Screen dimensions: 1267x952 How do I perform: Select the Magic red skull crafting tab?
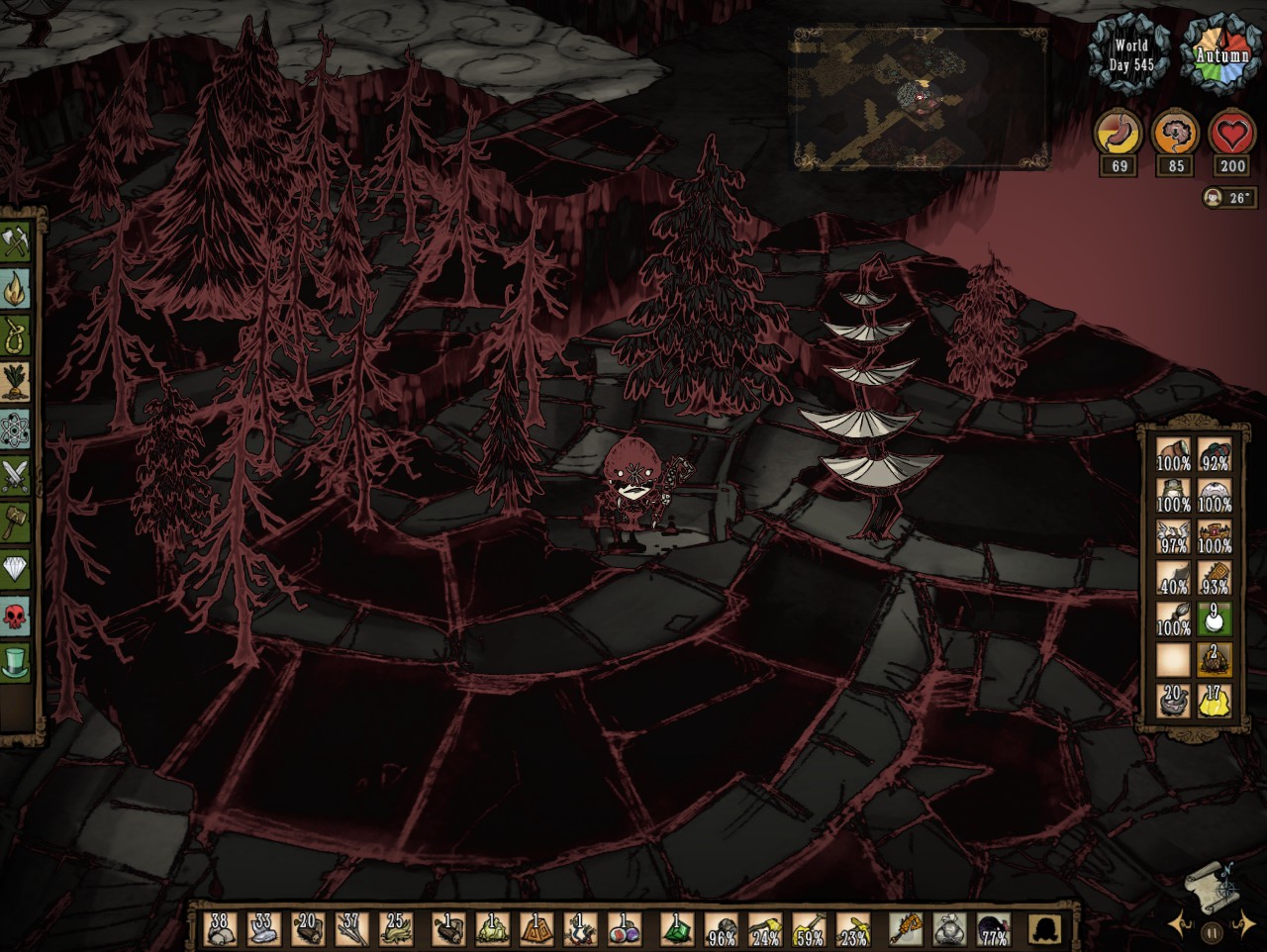[x=18, y=616]
